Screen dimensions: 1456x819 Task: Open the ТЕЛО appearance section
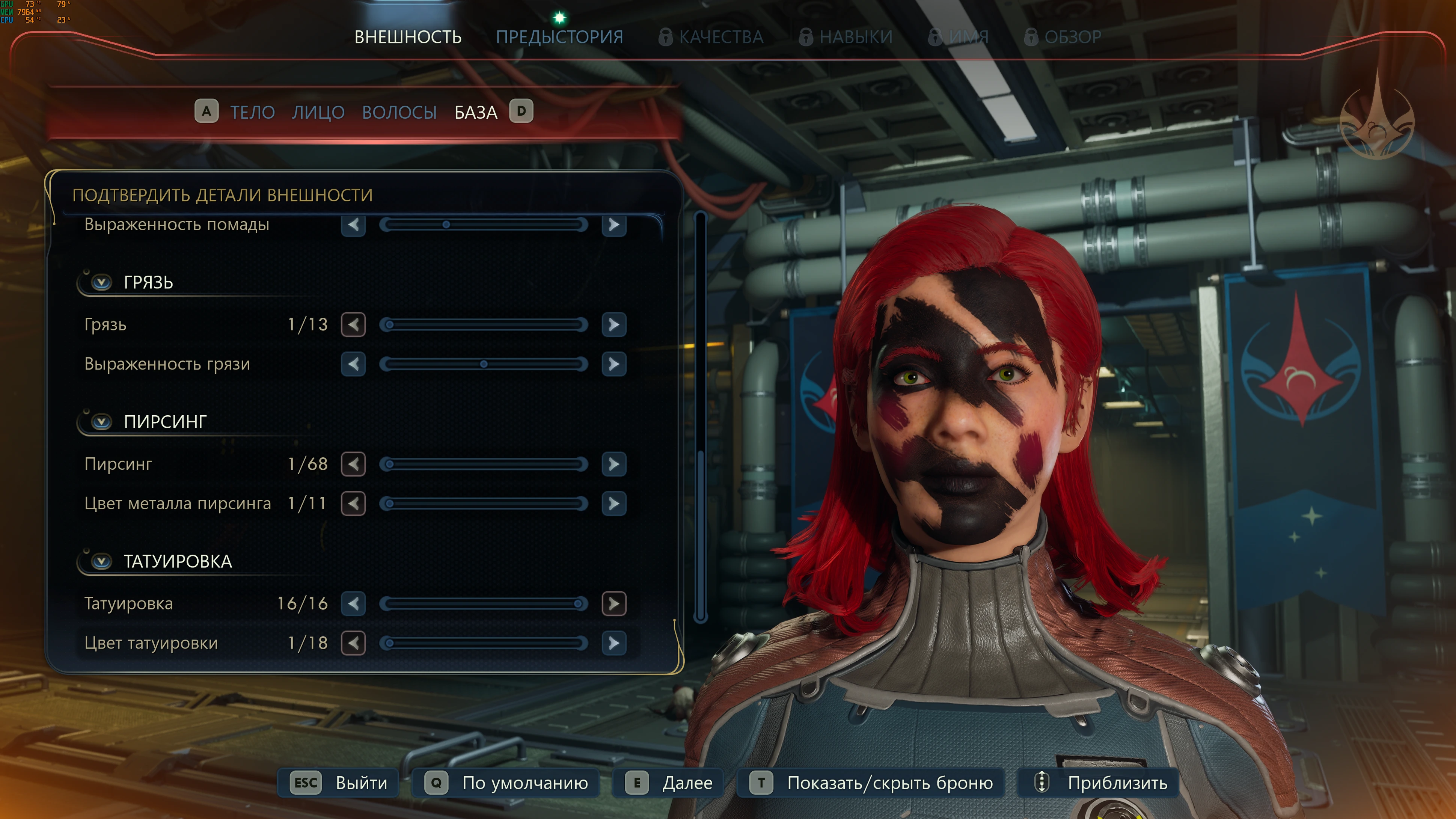click(x=252, y=112)
